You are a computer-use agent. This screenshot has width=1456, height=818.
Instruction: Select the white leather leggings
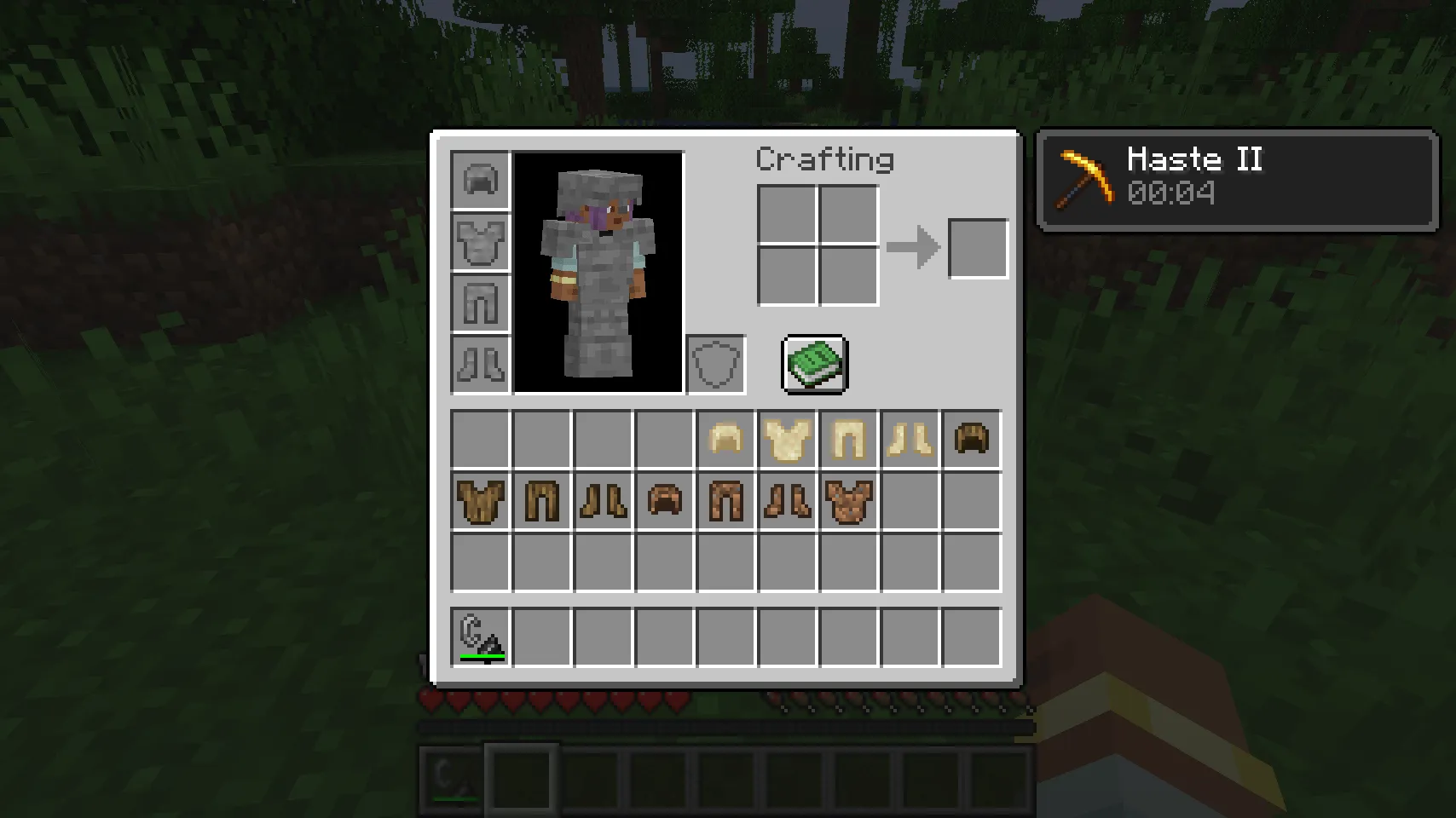[x=848, y=439]
